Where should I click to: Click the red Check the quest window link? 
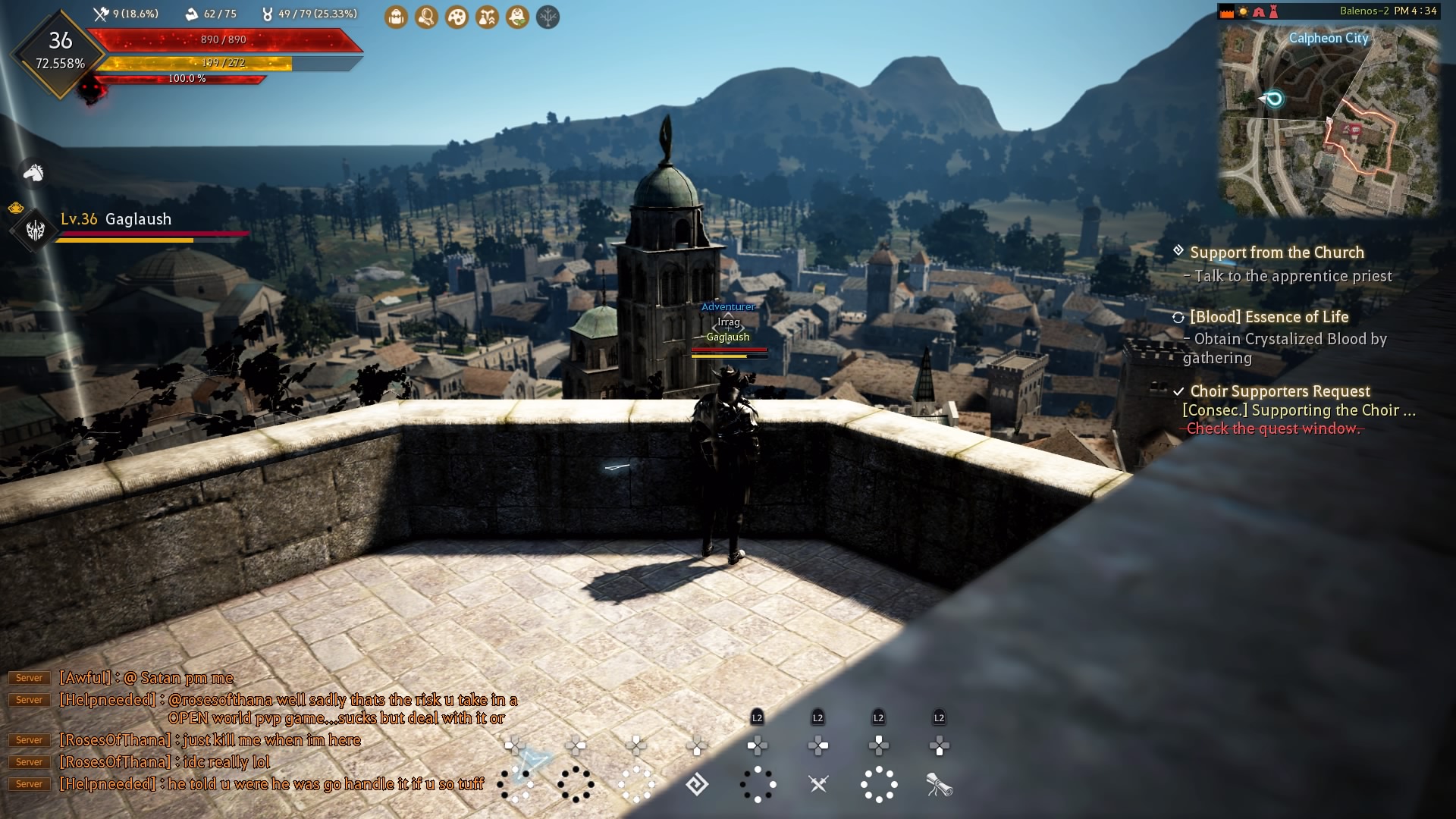click(1272, 428)
